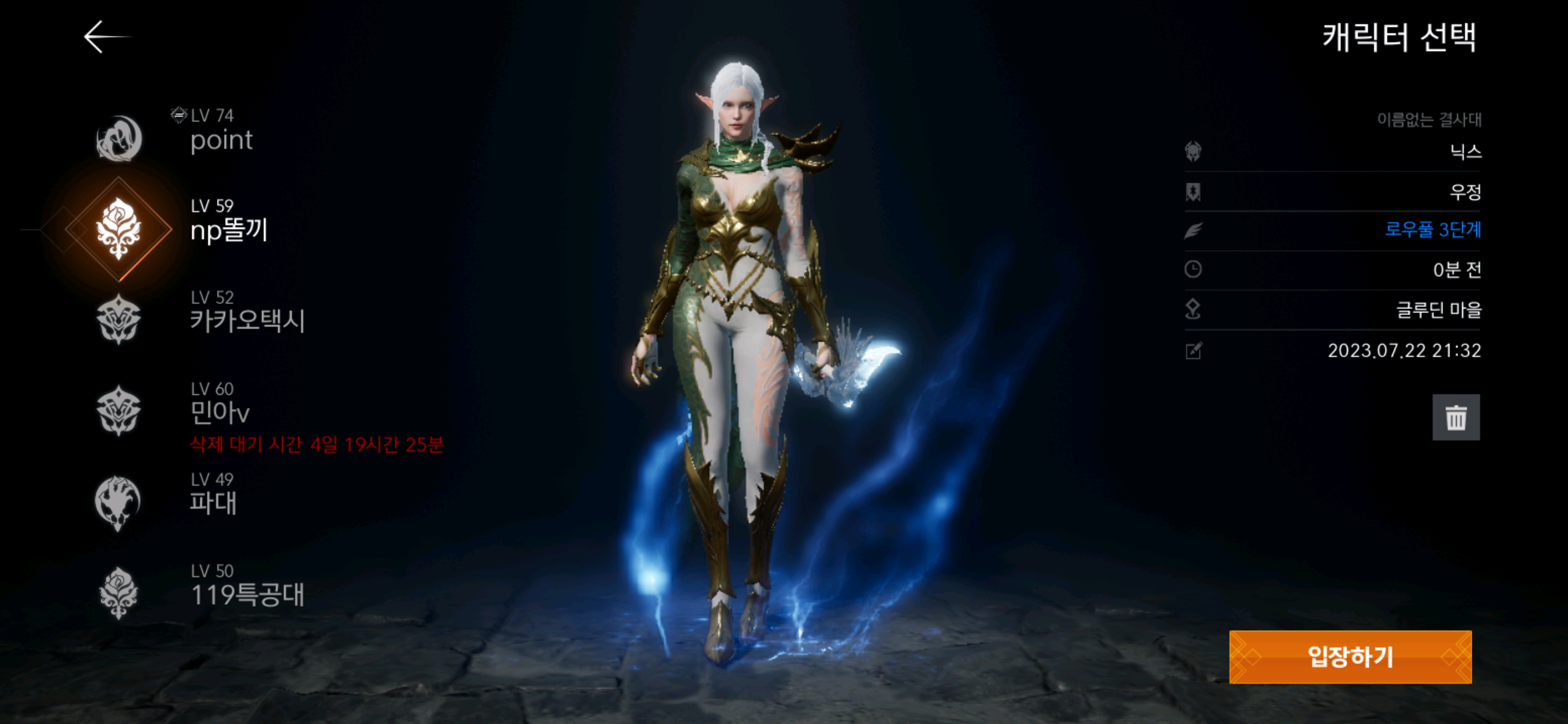Go back using the arrow button
1568x724 pixels.
(x=105, y=36)
